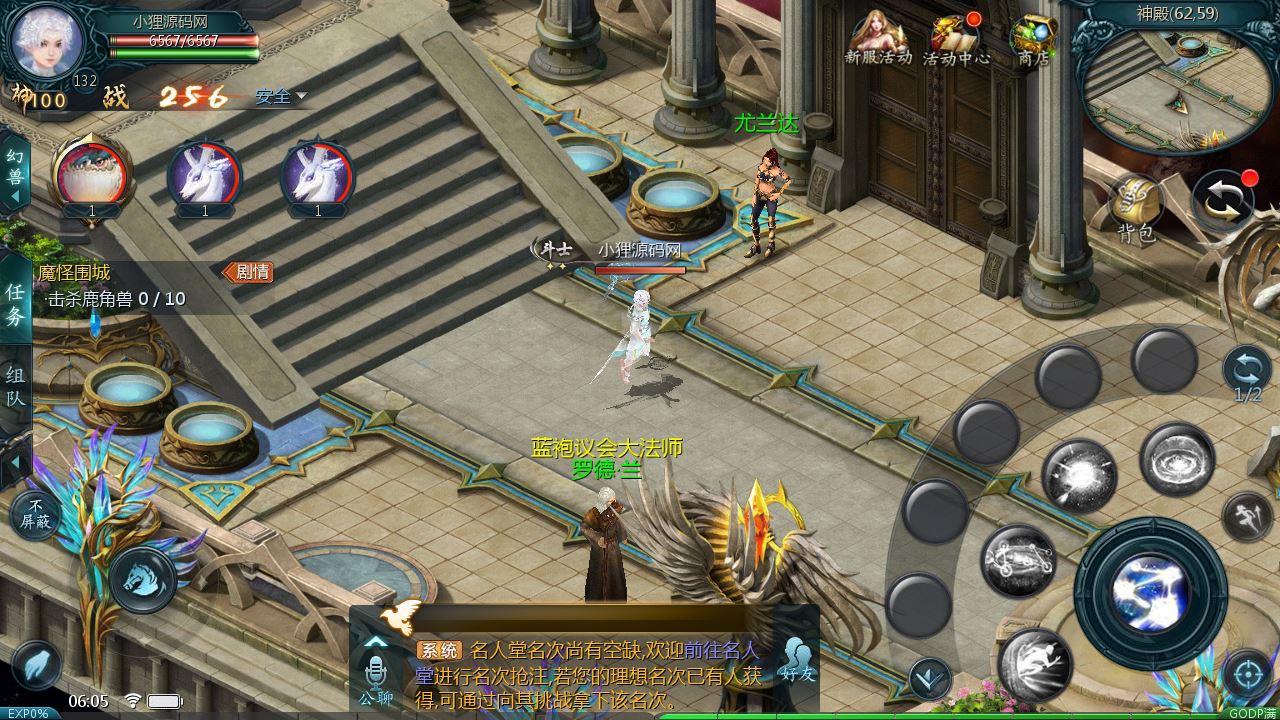Select the red dragon egg pet slot
The height and width of the screenshot is (720, 1280).
click(91, 174)
